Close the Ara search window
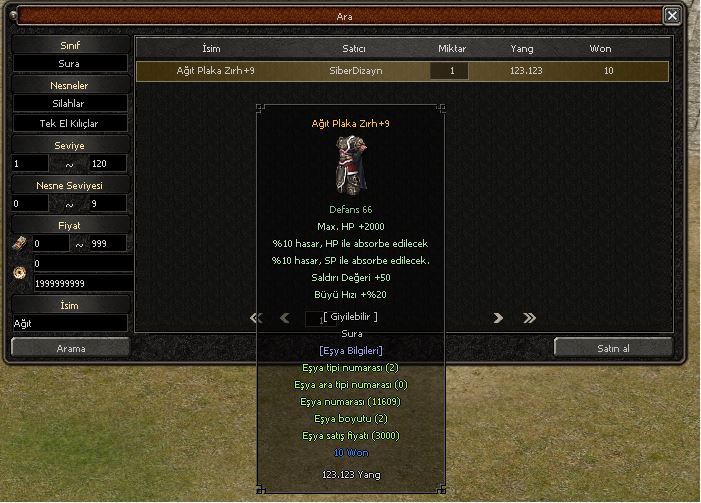This screenshot has width=701, height=503. coord(672,16)
